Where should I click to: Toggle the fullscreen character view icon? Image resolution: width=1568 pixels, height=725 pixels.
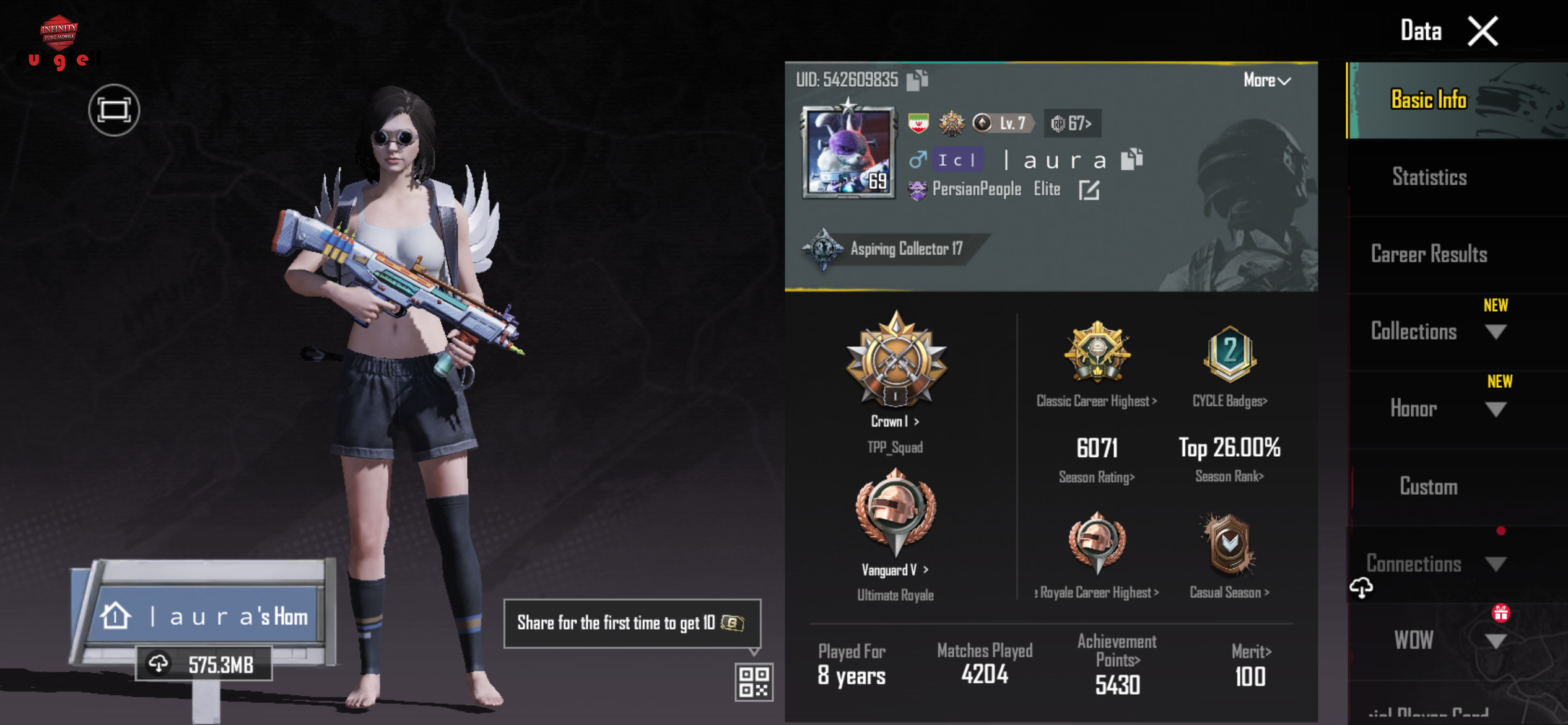114,110
